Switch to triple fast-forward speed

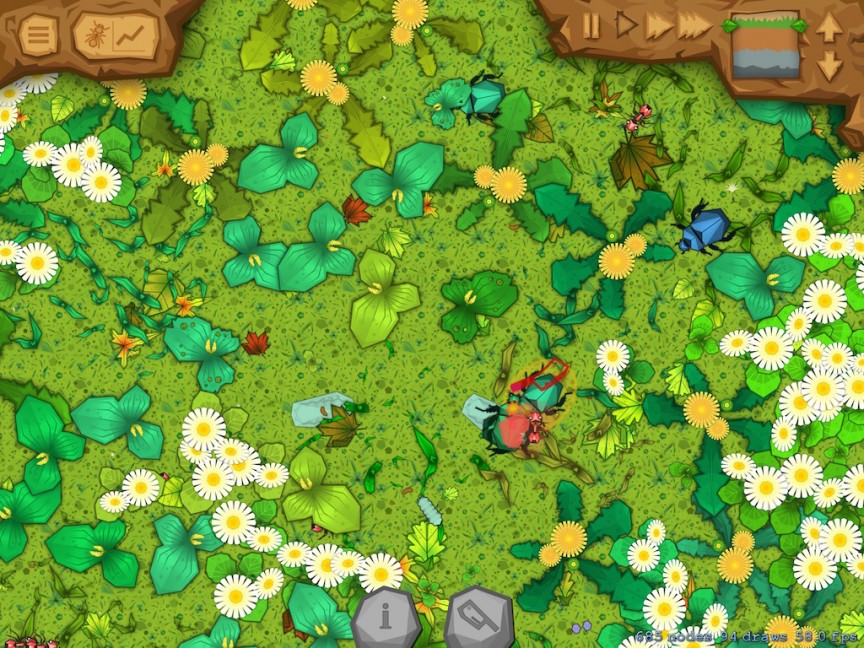(x=695, y=25)
